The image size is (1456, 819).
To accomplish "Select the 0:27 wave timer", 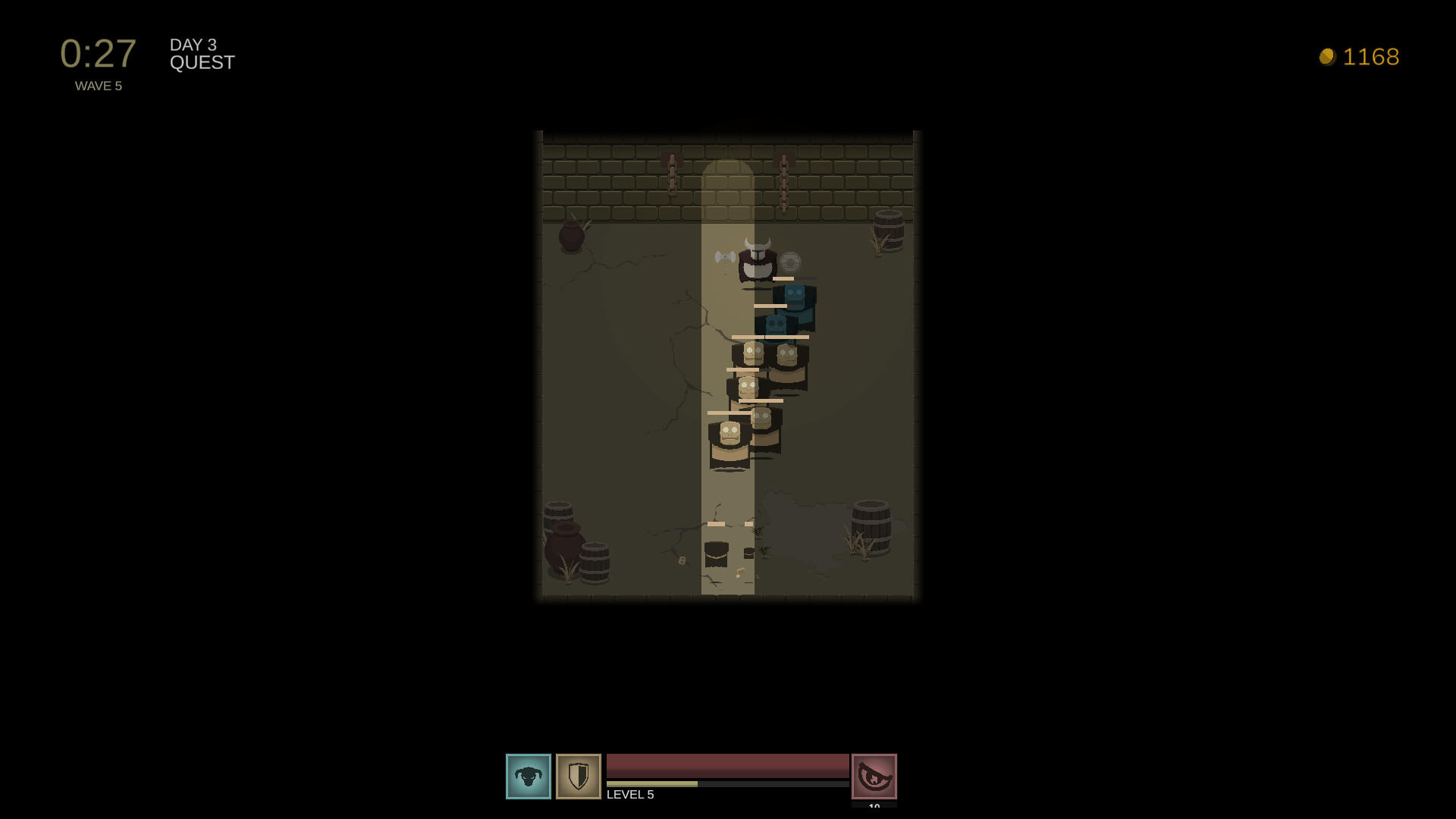I will [x=98, y=53].
